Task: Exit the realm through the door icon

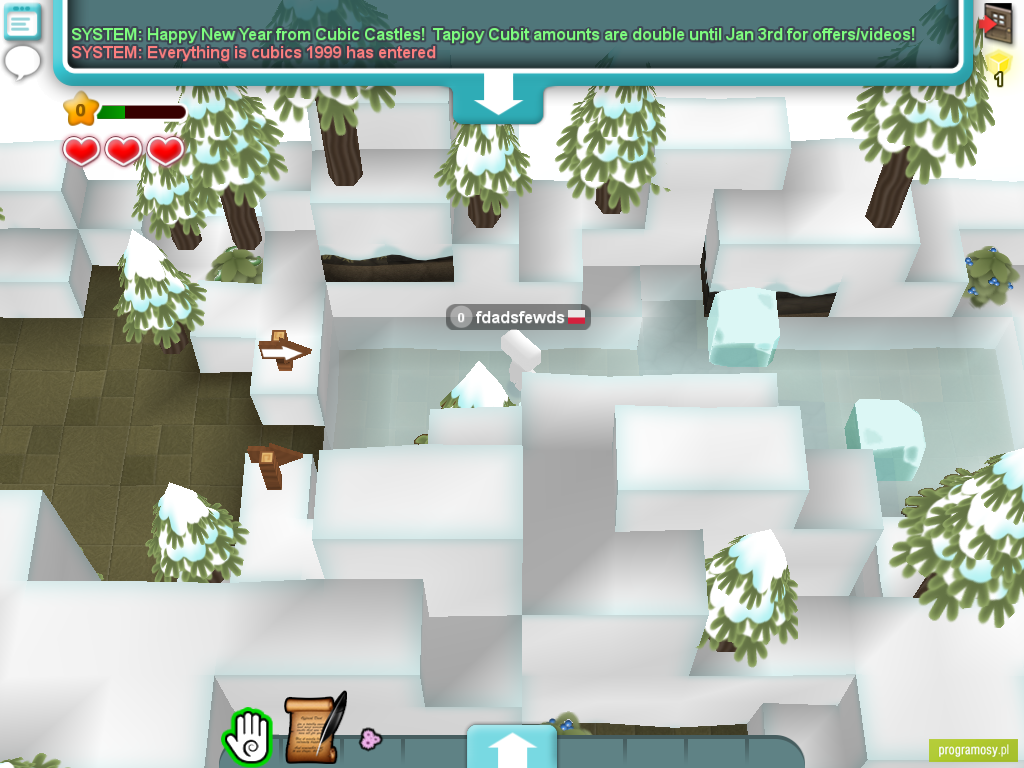Action: coord(996,23)
